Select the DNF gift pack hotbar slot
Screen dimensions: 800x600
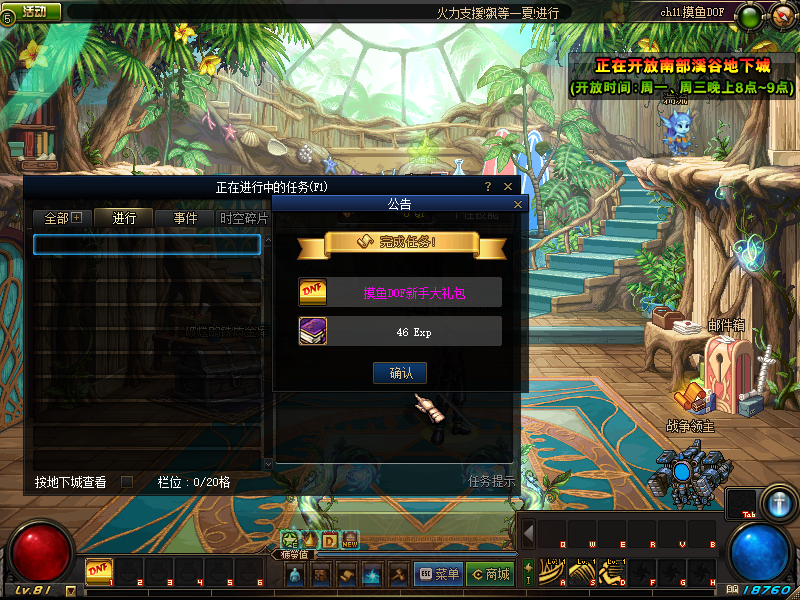click(98, 569)
